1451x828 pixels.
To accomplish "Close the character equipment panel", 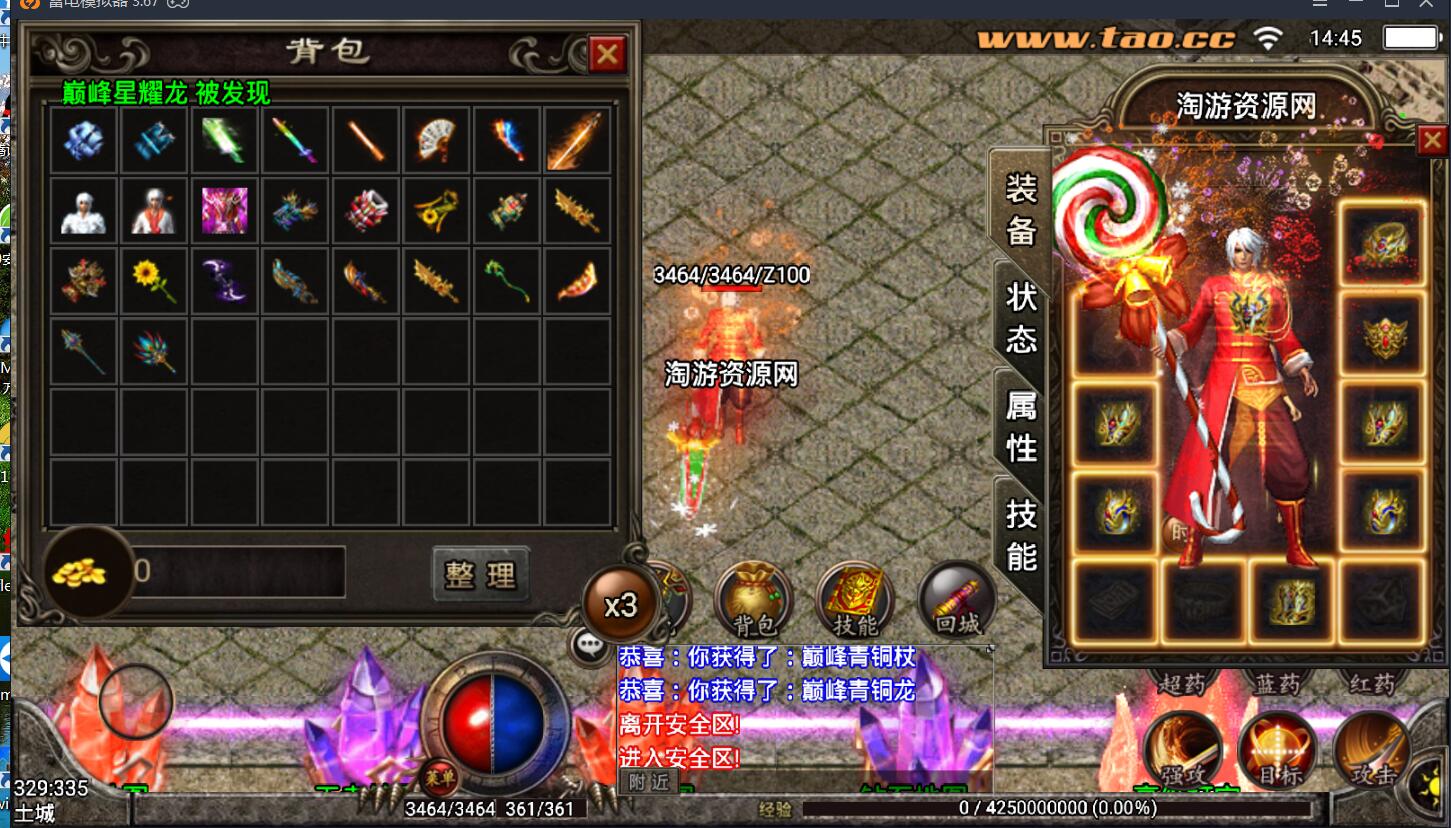I will (x=1432, y=141).
